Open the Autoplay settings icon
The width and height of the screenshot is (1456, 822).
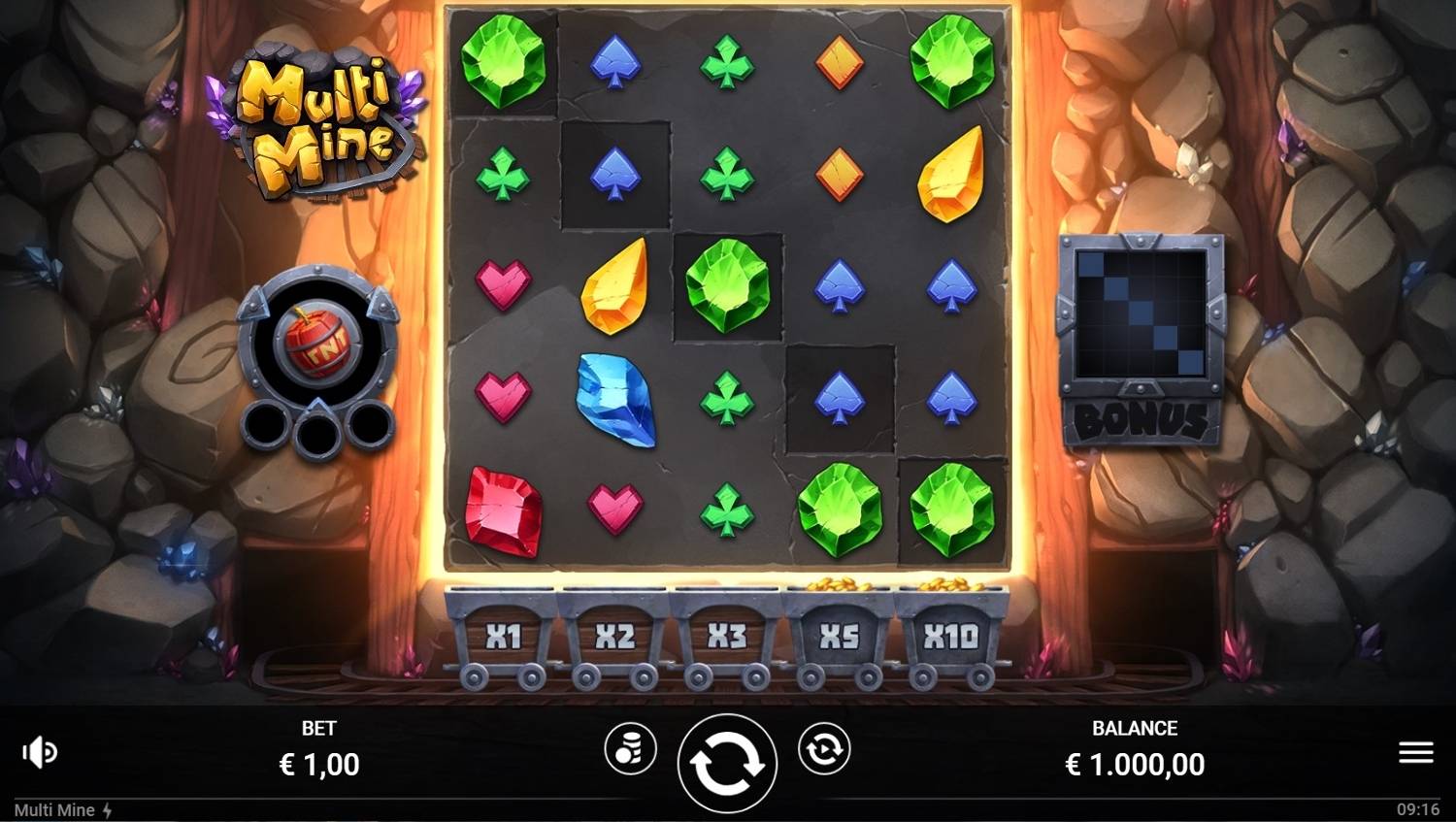[824, 750]
